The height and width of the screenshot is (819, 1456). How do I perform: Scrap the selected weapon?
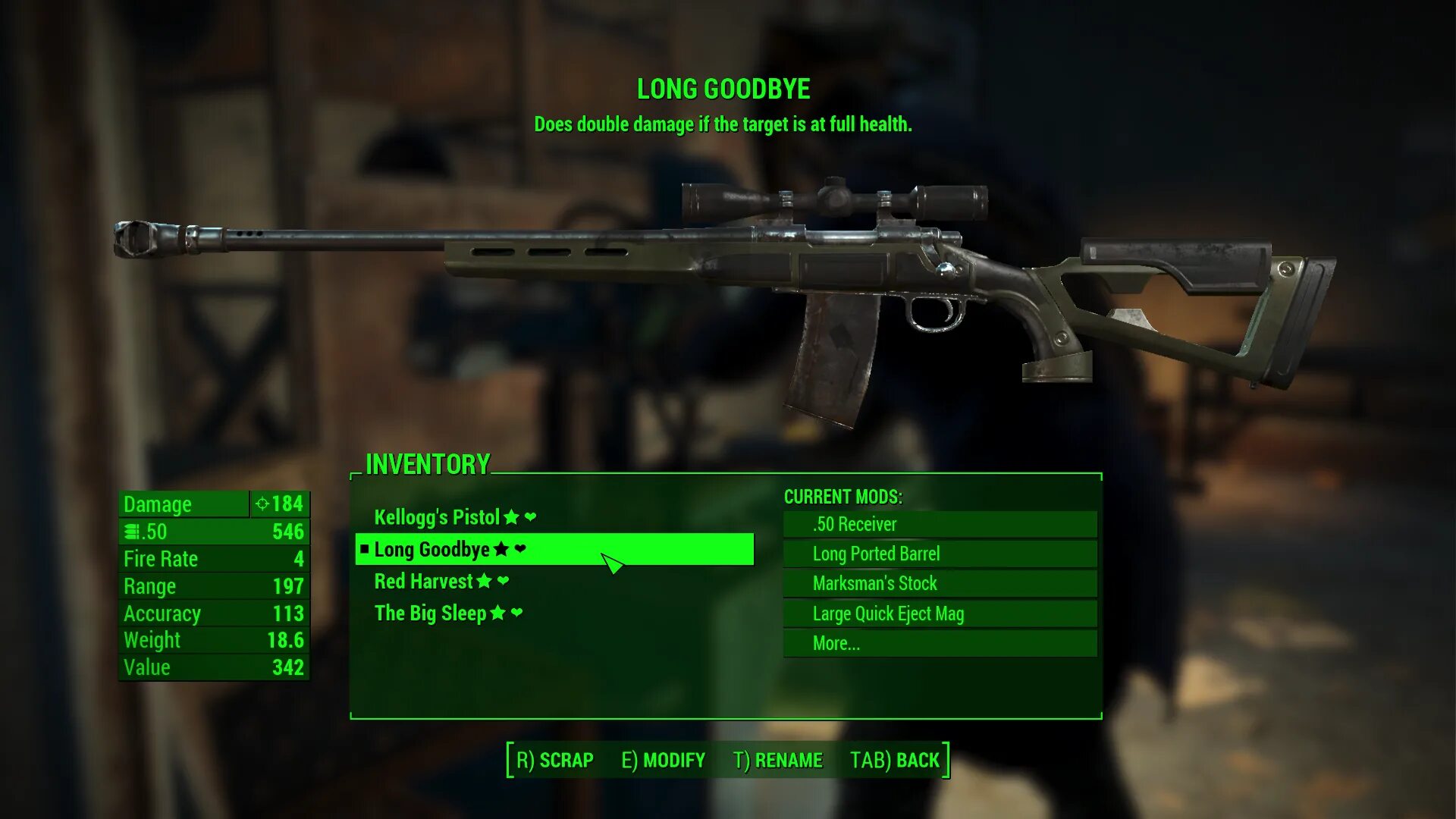(555, 760)
